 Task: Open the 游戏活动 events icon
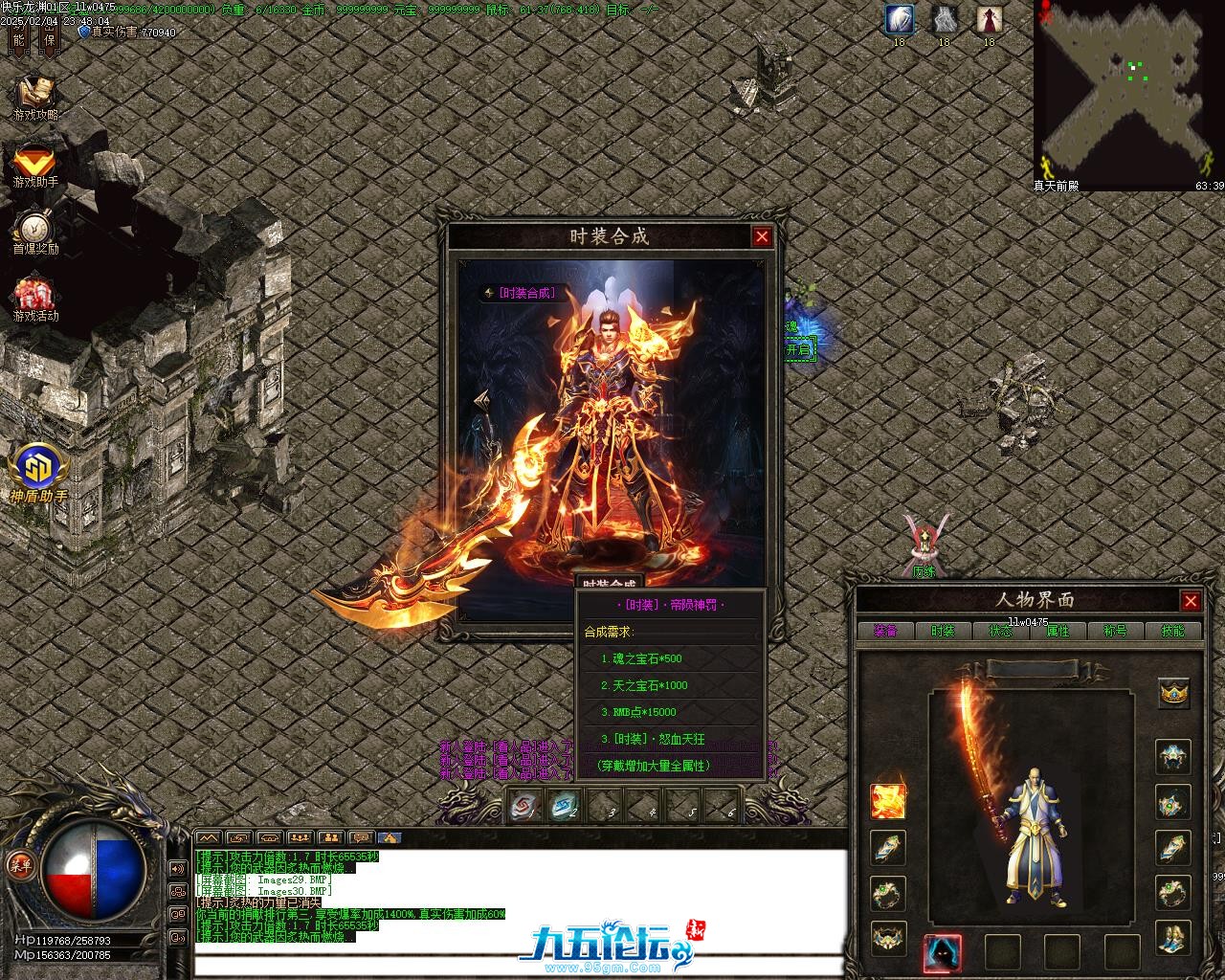point(35,299)
